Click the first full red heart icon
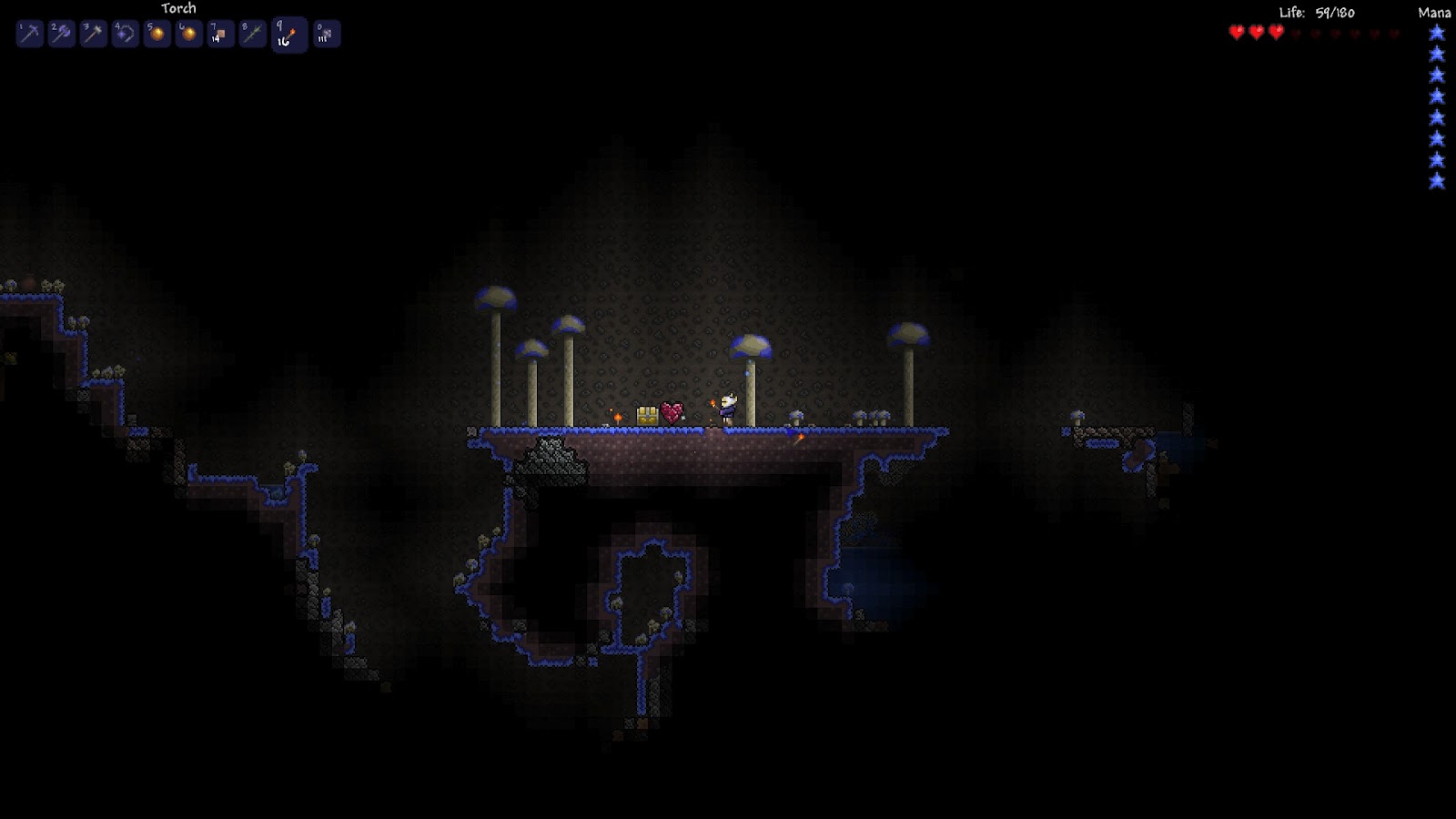 [x=1234, y=33]
